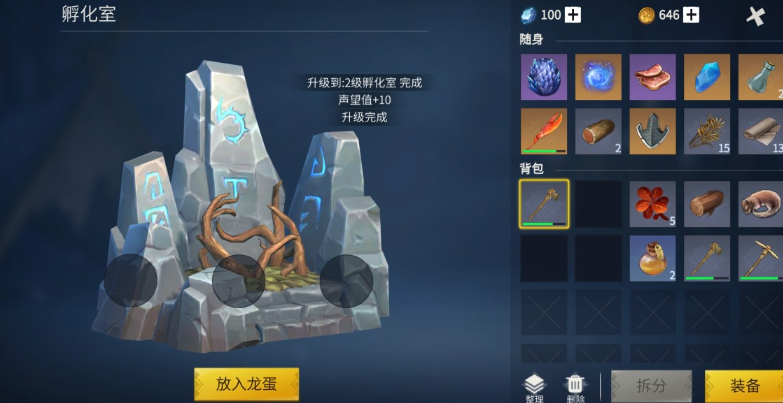The height and width of the screenshot is (403, 783).
Task: Add more blue diamonds with the plus
Action: (573, 15)
